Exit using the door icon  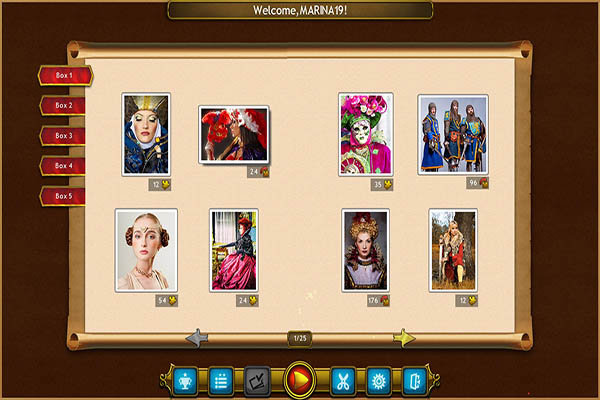[414, 380]
